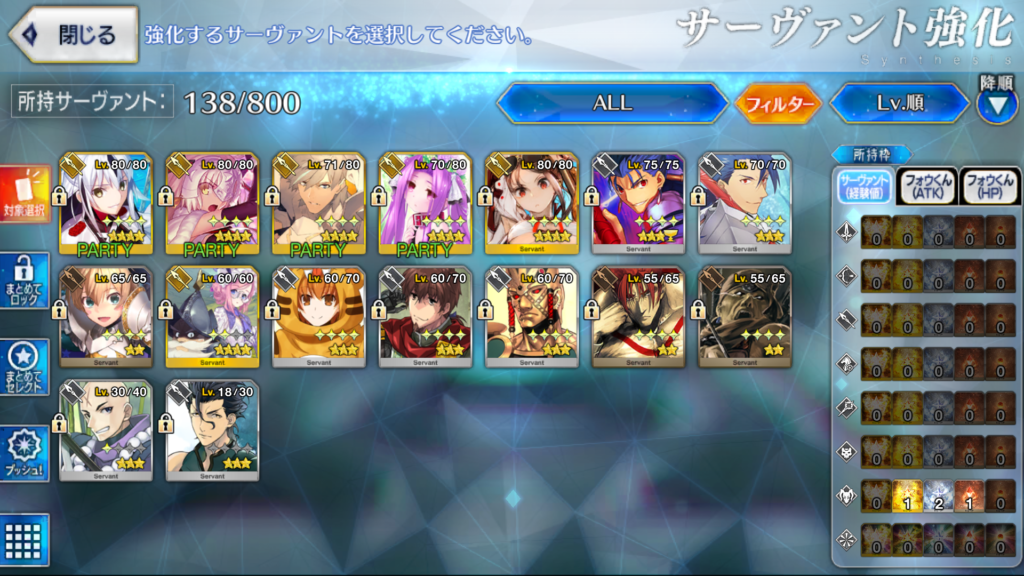This screenshot has height=576, width=1024.
Task: Activate the red 対象選択 button
Action: (24, 196)
